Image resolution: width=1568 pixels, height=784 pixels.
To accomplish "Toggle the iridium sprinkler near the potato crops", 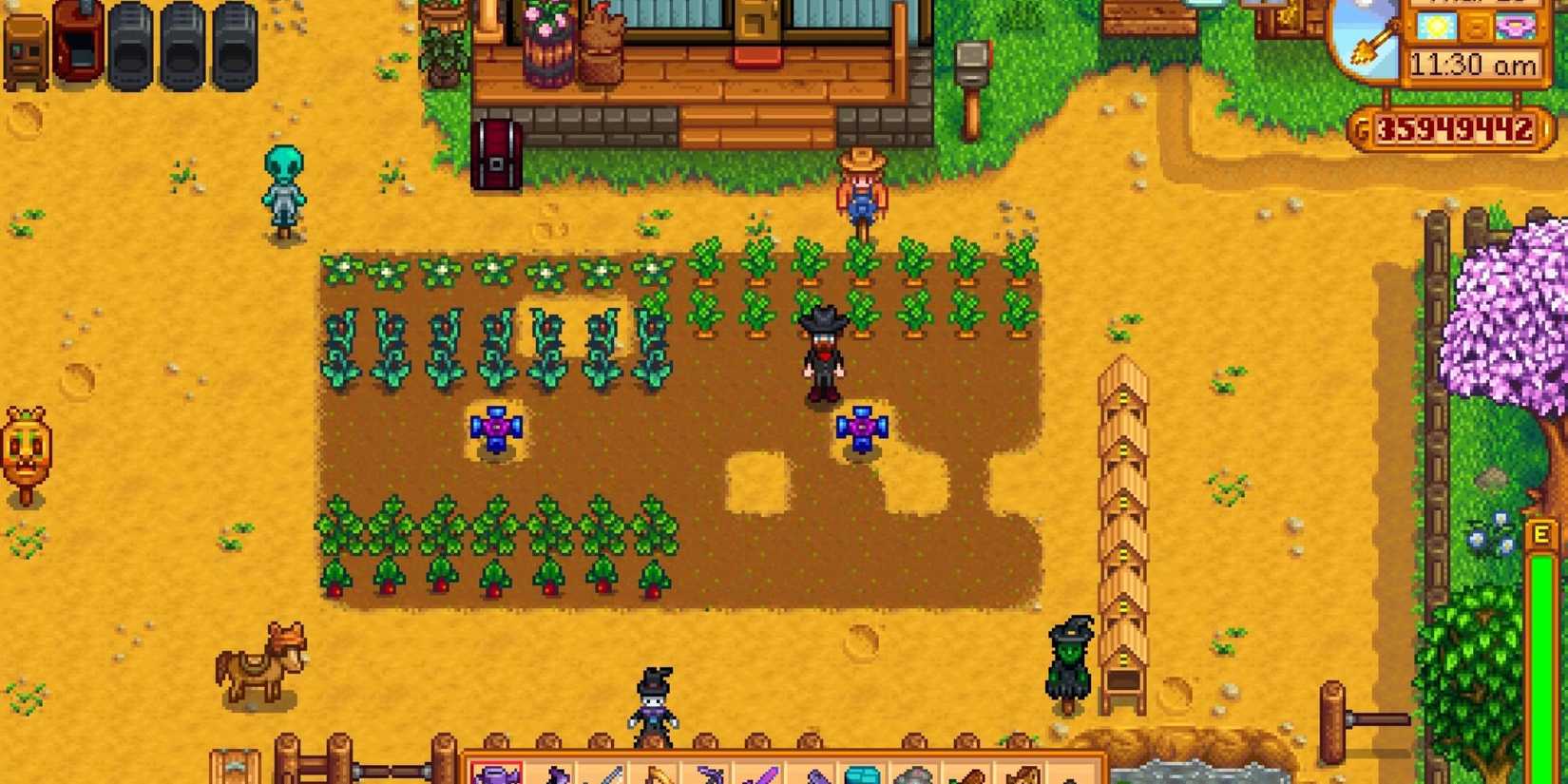I will point(496,430).
